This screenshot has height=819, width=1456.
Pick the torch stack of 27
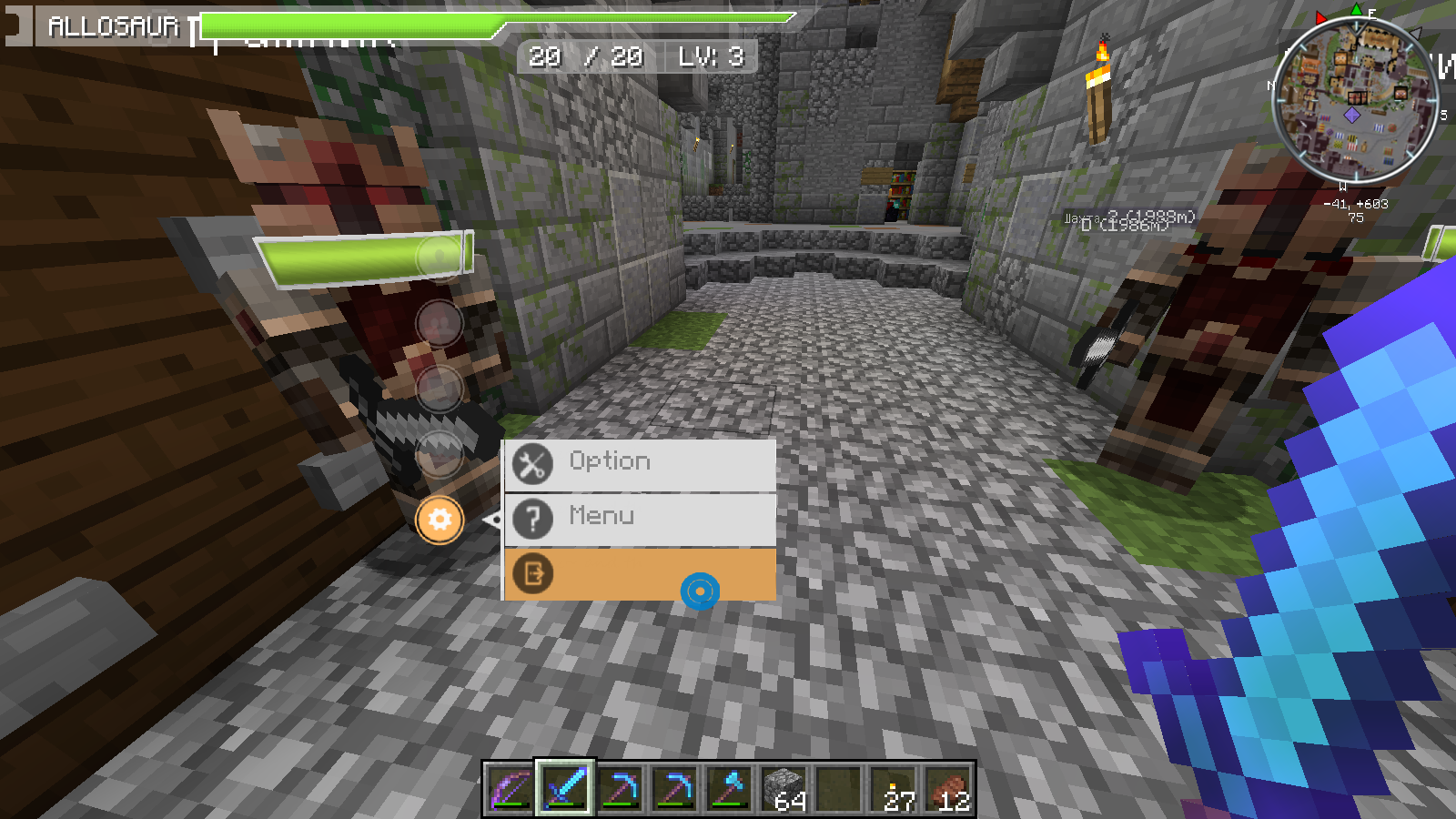tap(894, 788)
